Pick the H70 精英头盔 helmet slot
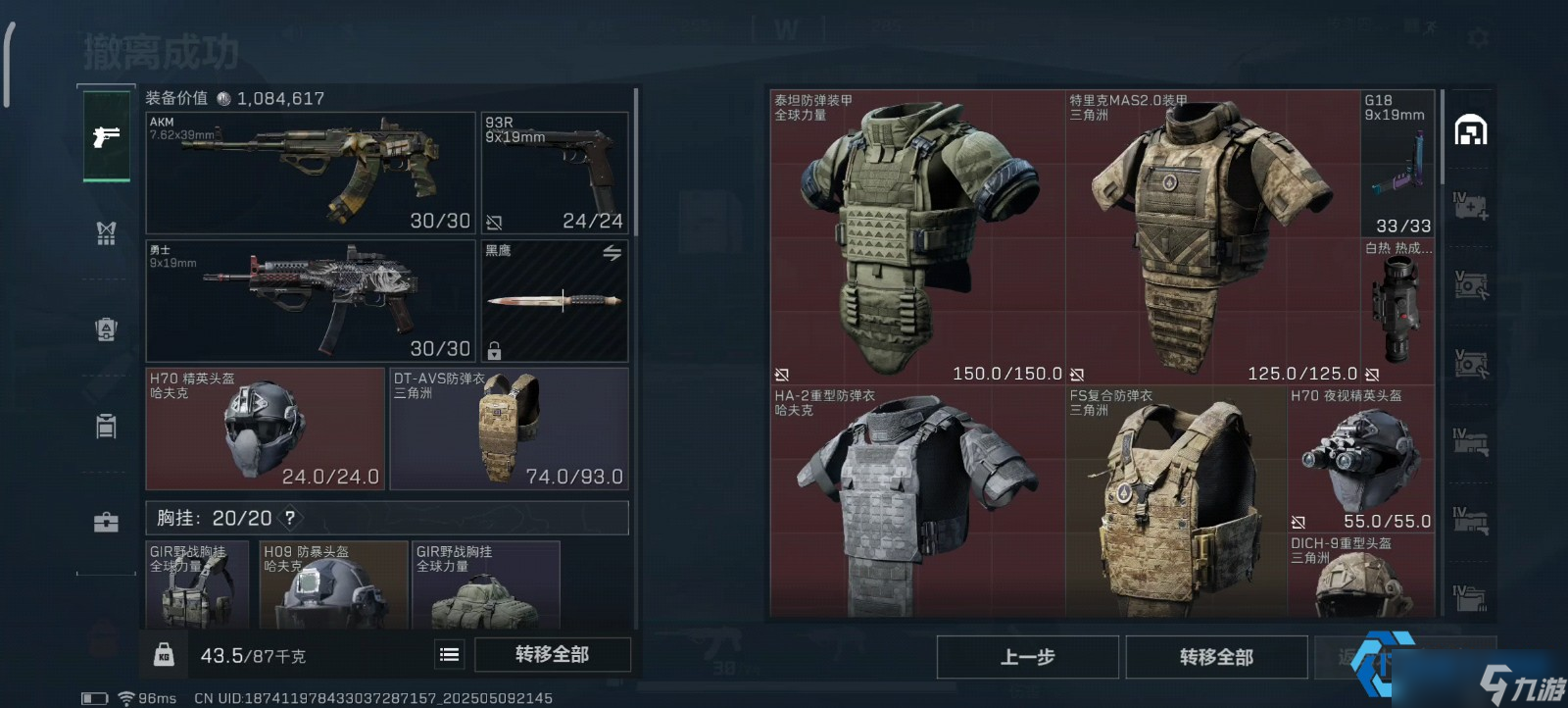This screenshot has height=708, width=1568. pos(265,429)
